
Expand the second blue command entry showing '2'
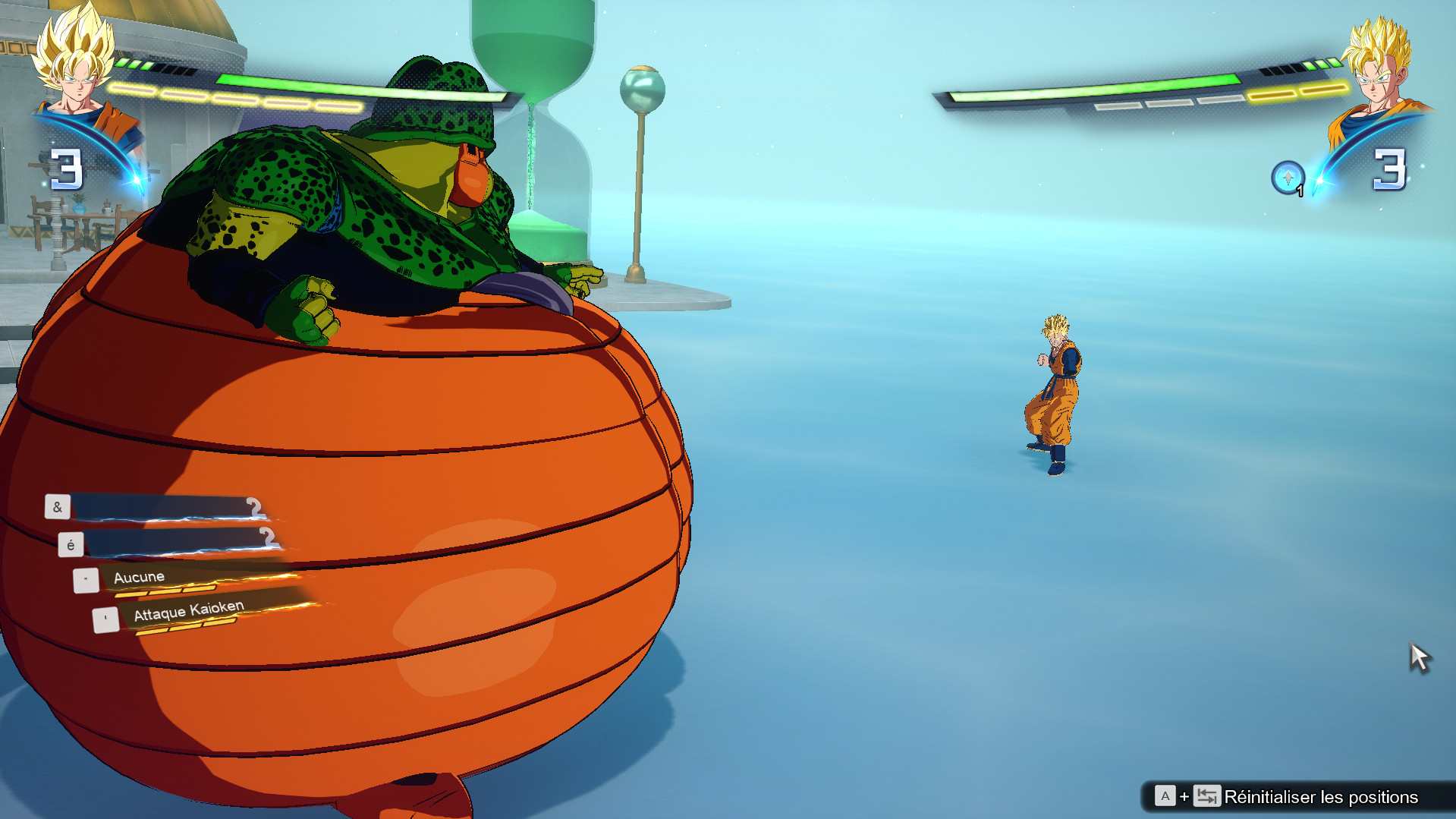point(178,540)
